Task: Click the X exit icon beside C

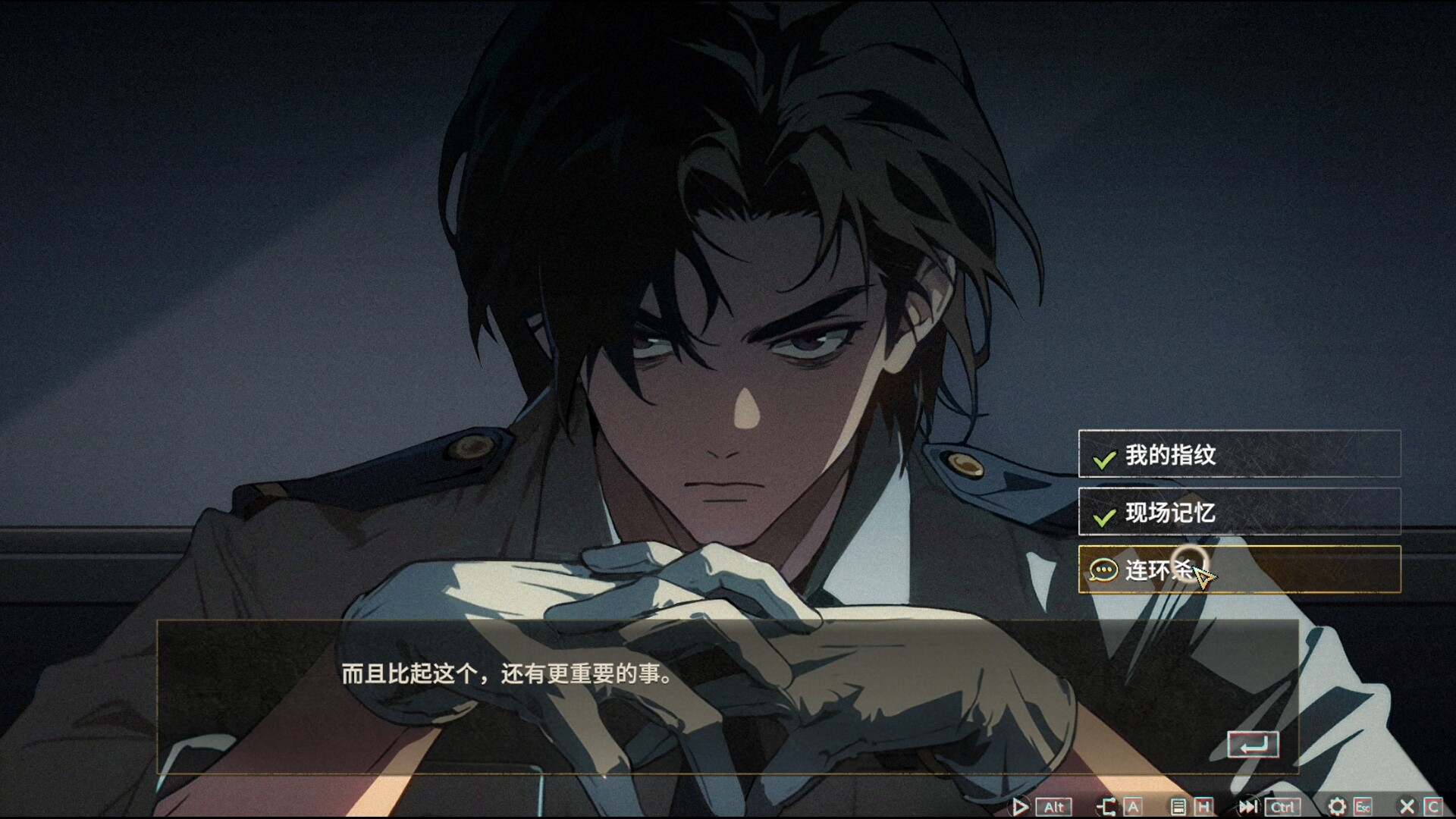Action: (1407, 806)
